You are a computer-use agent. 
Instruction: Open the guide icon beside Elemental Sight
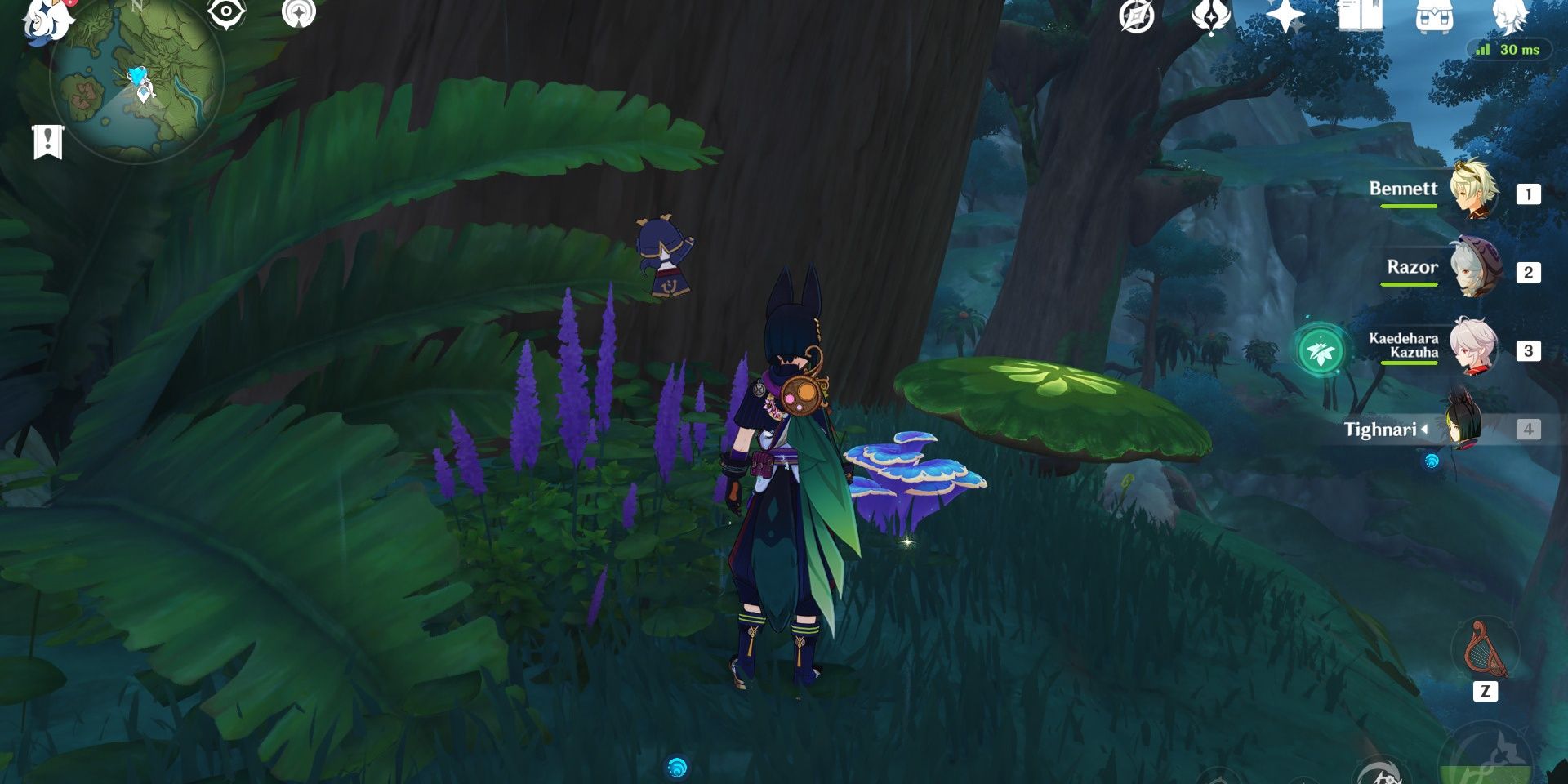coord(301,14)
